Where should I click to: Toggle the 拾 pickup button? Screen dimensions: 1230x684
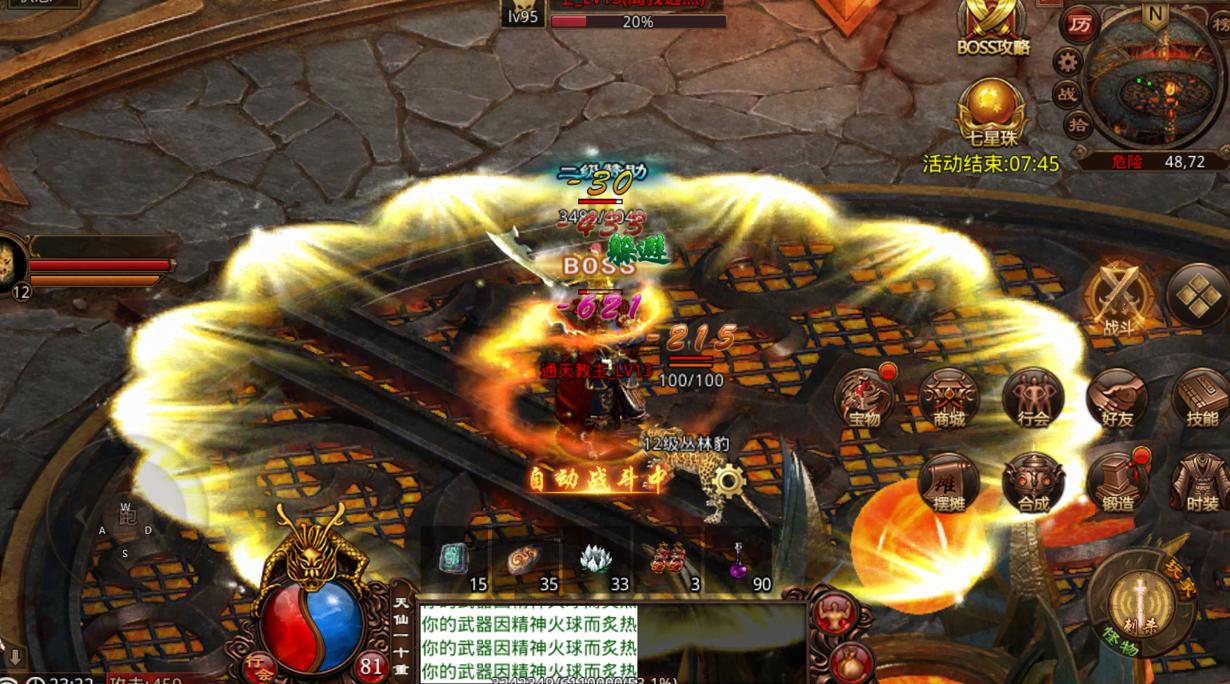tap(1078, 124)
